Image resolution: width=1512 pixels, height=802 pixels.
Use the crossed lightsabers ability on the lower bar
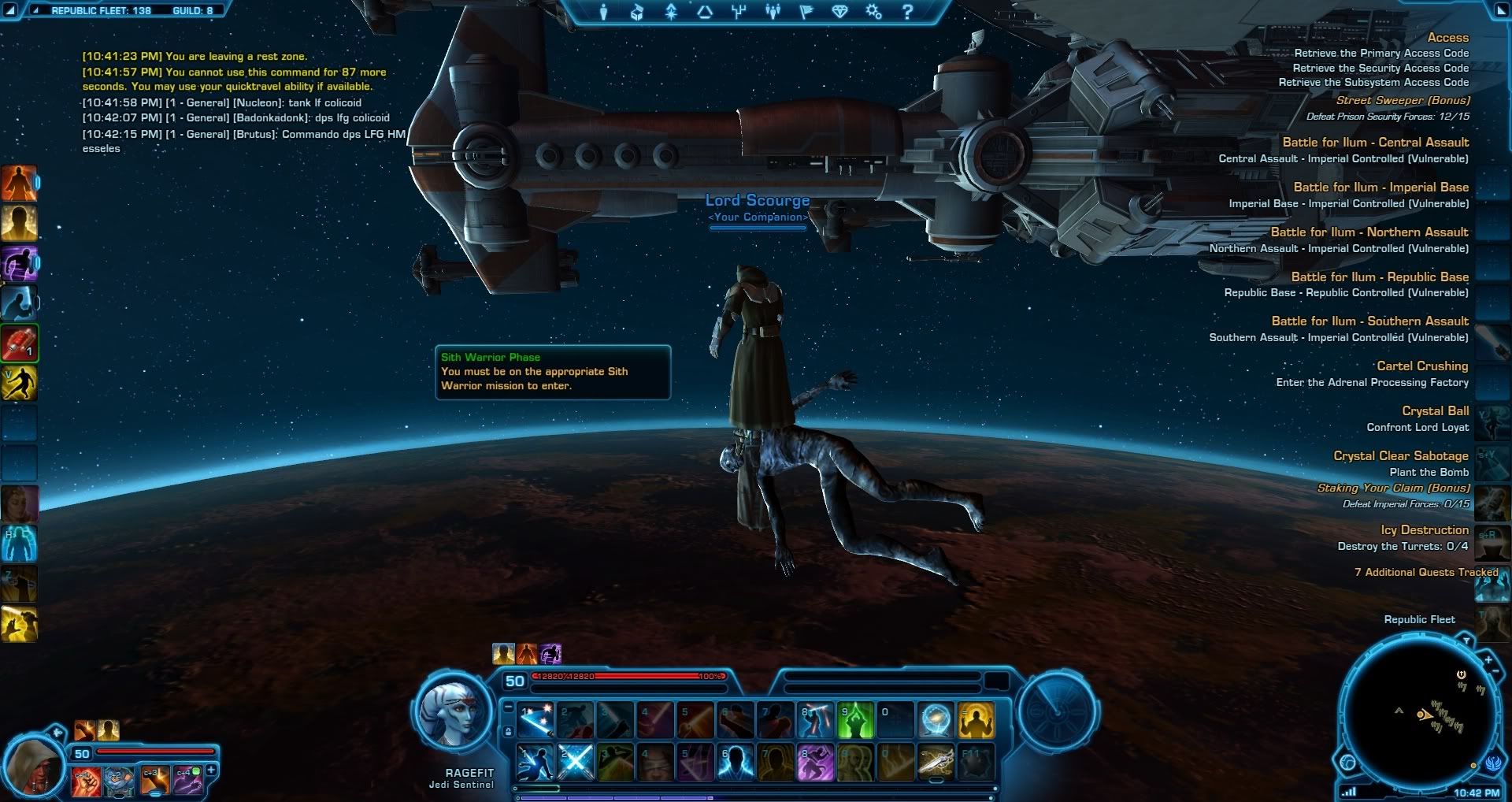click(x=576, y=763)
